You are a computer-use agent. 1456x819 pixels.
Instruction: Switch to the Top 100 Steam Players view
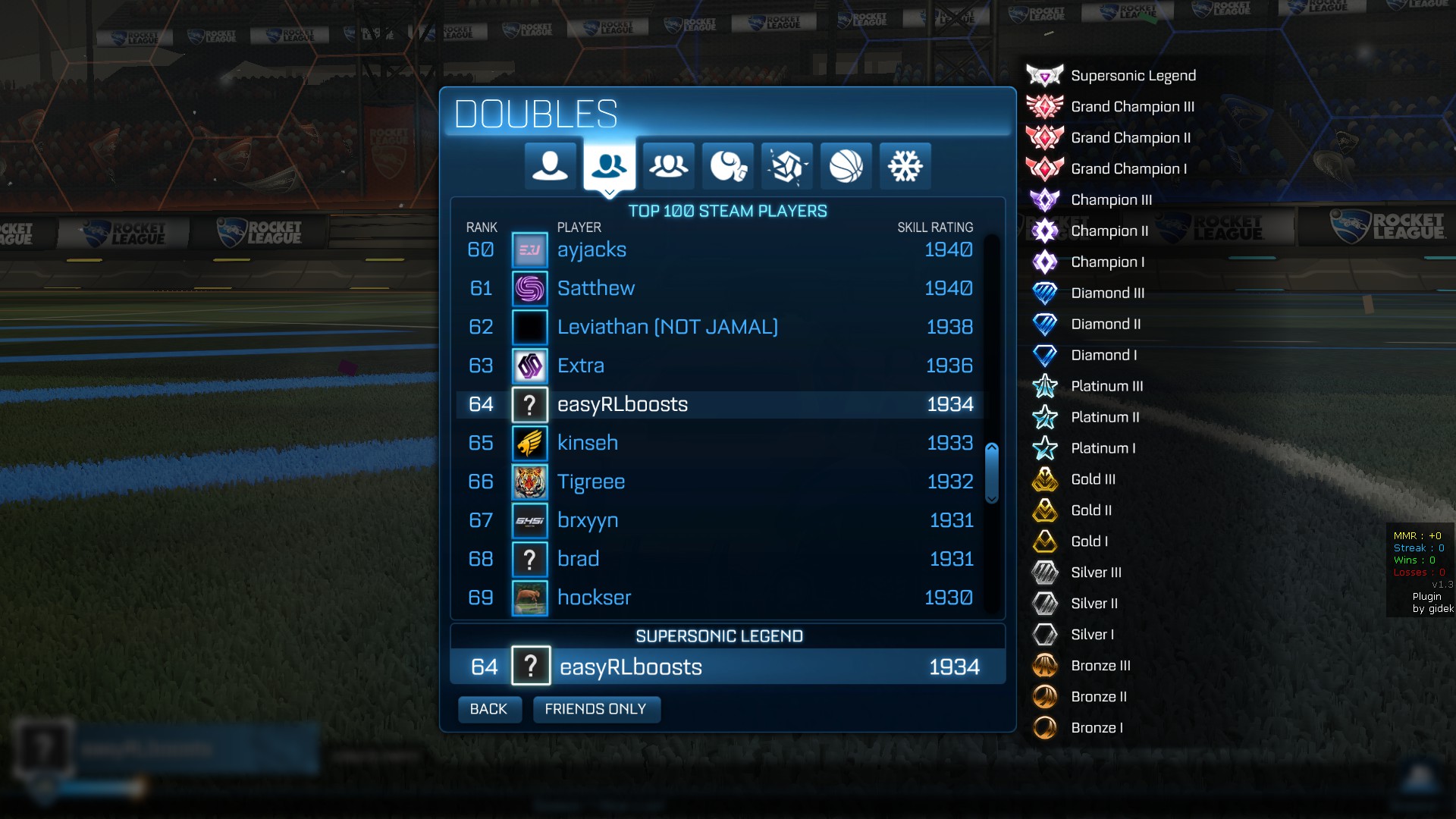pyautogui.click(x=726, y=211)
